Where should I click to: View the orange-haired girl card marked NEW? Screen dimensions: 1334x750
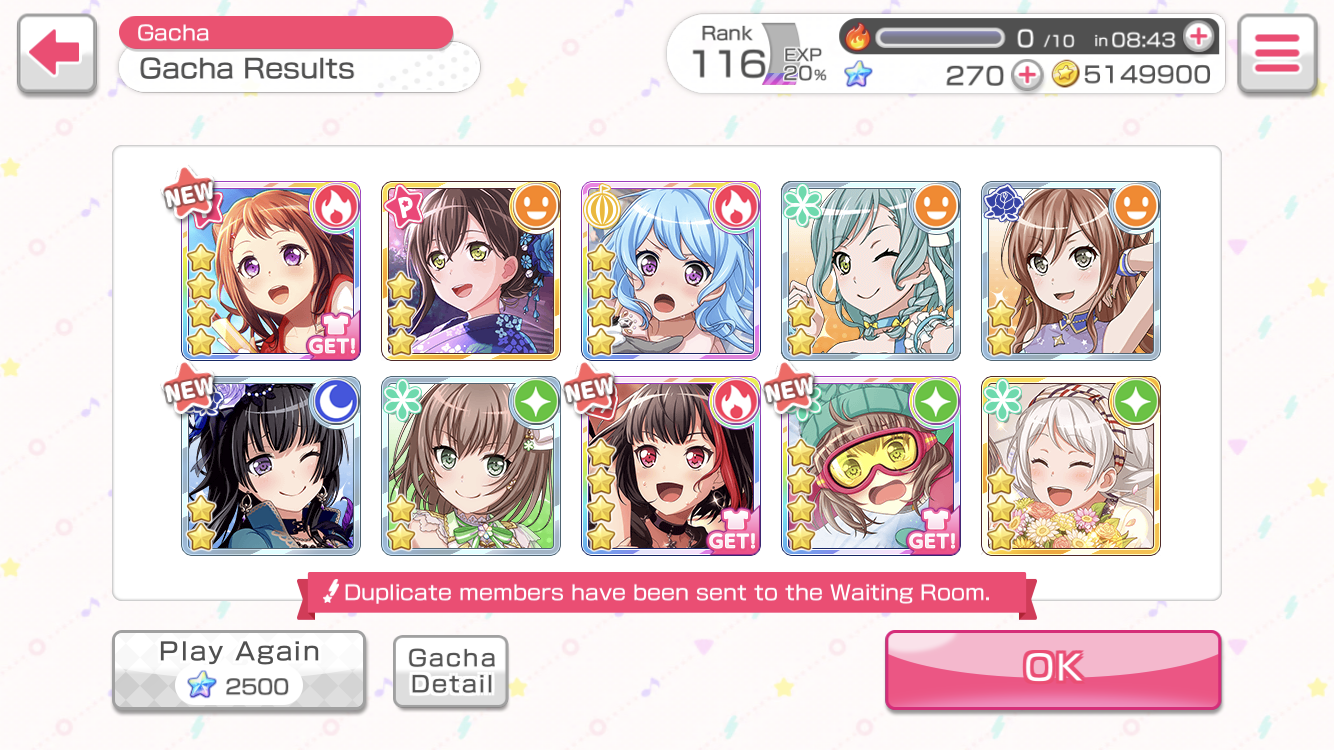271,271
